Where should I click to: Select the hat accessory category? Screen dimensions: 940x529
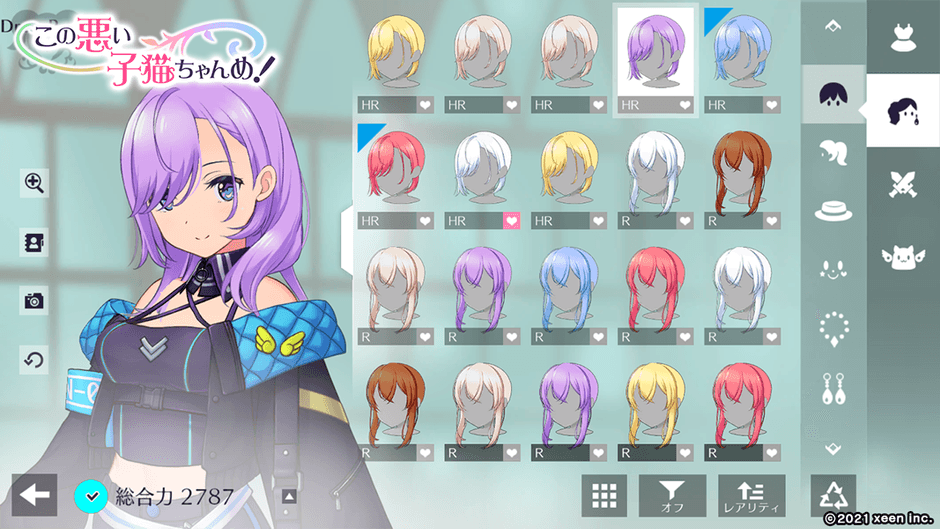tap(832, 210)
